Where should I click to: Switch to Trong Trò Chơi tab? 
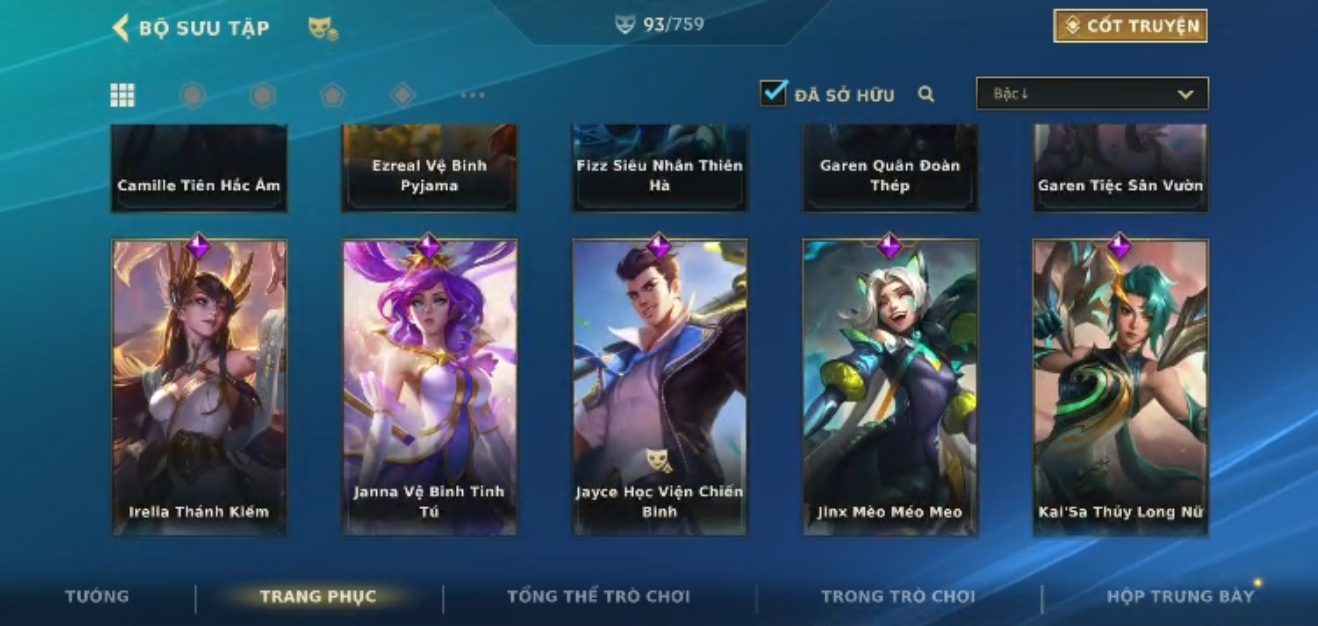click(x=897, y=597)
